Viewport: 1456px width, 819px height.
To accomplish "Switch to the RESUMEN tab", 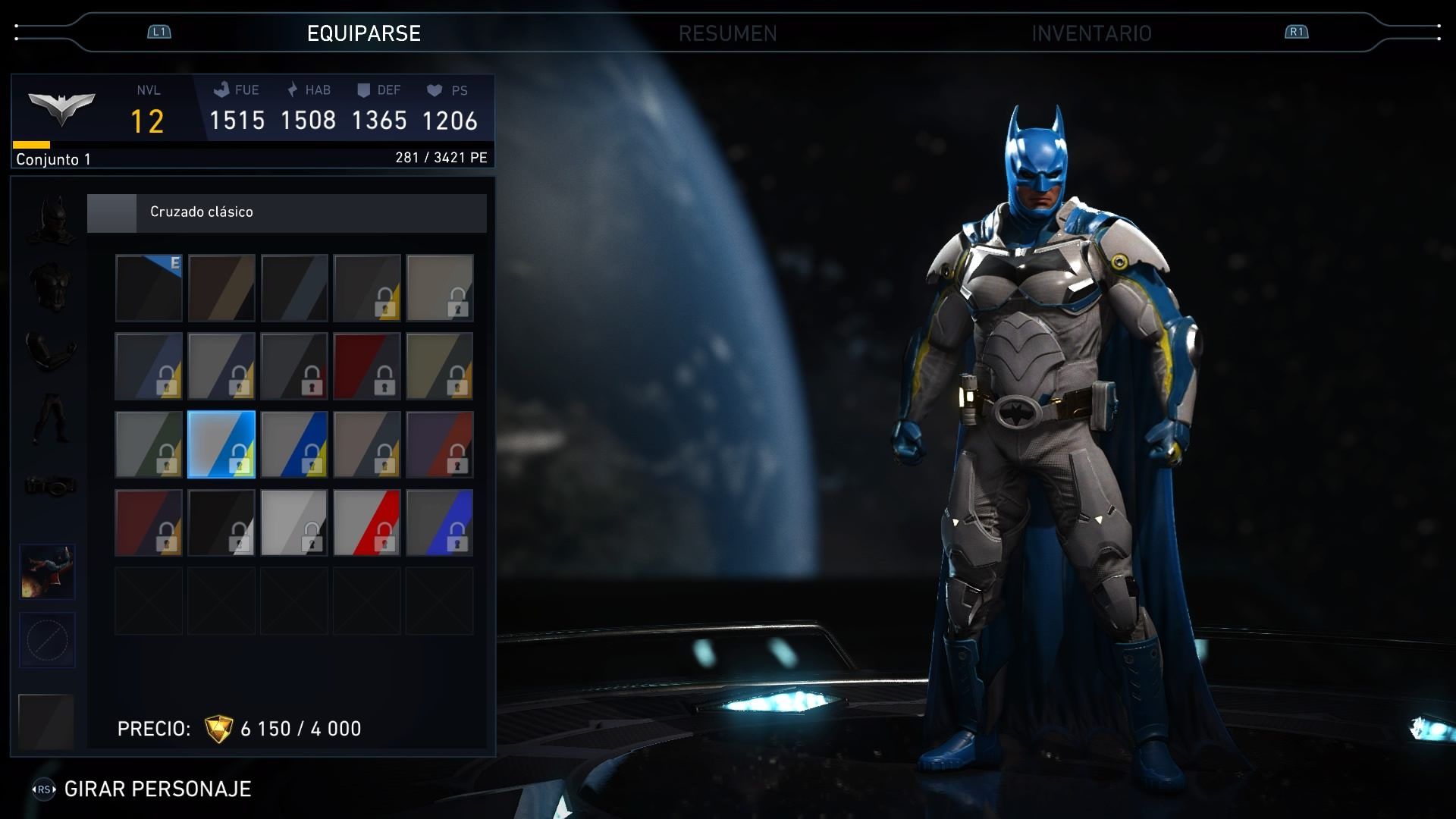I will pyautogui.click(x=727, y=33).
